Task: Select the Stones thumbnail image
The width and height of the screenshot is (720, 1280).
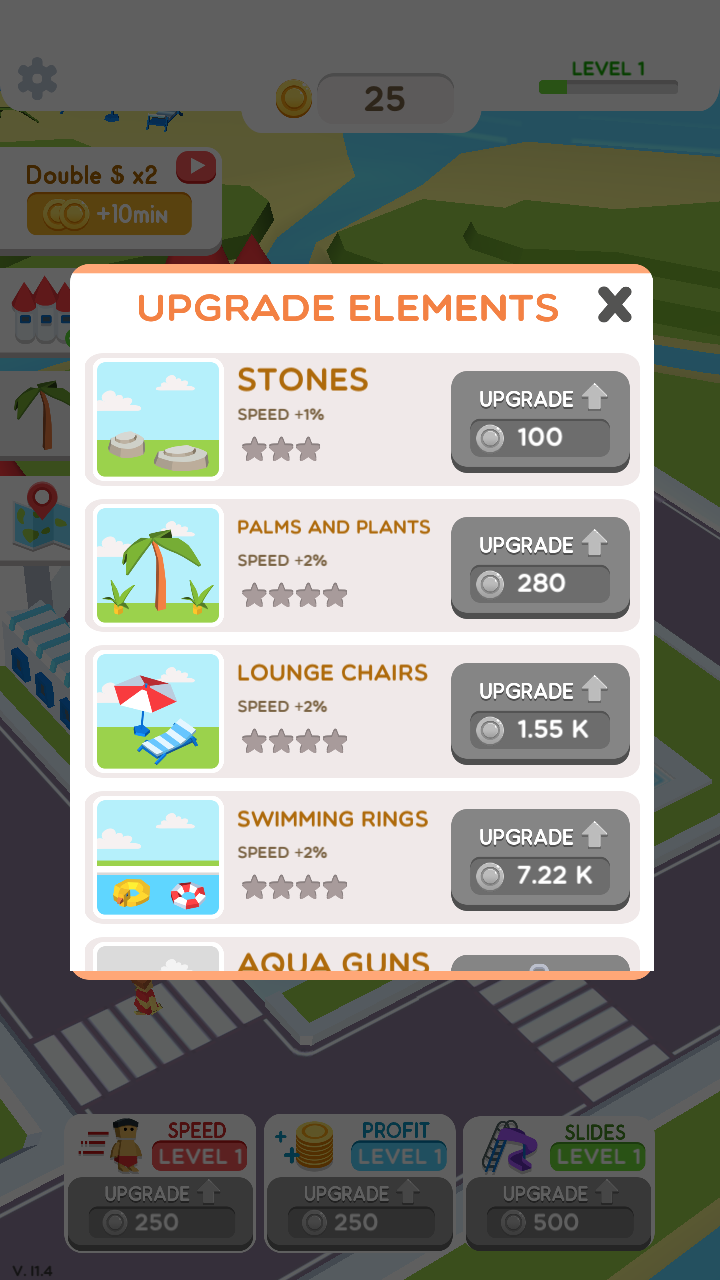Action: [159, 420]
